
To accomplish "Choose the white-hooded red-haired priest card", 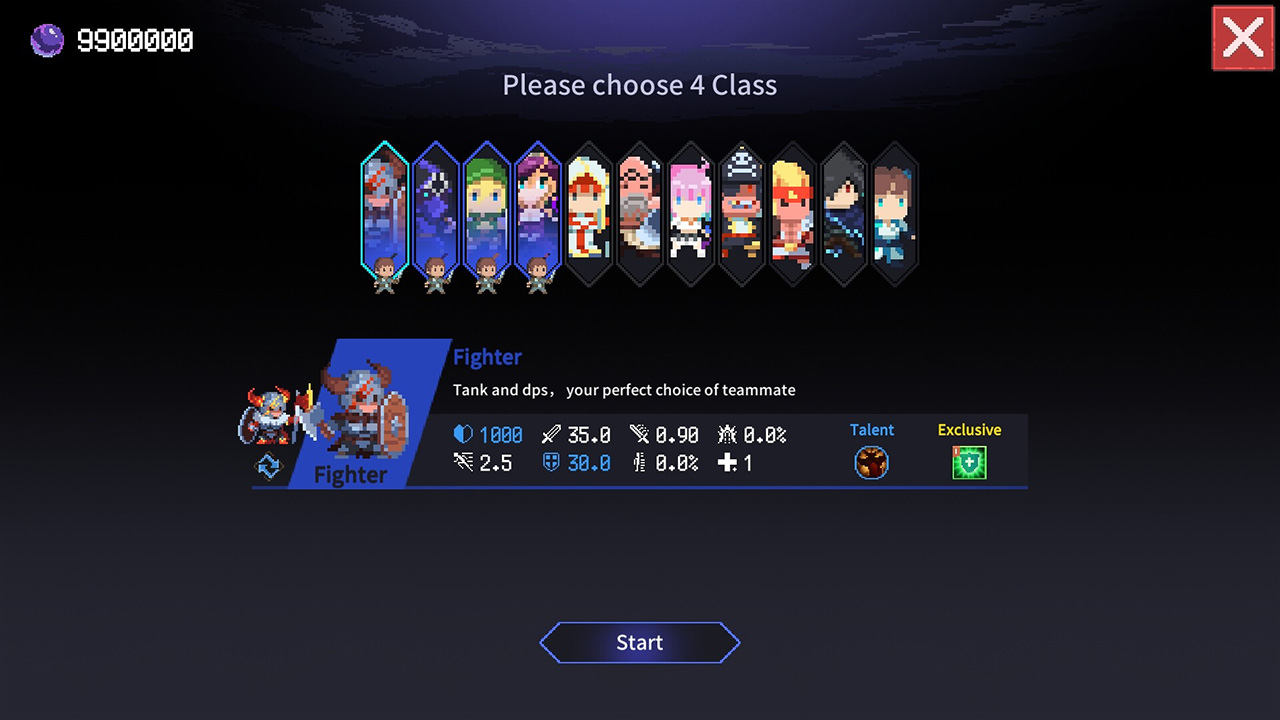I will click(x=589, y=212).
